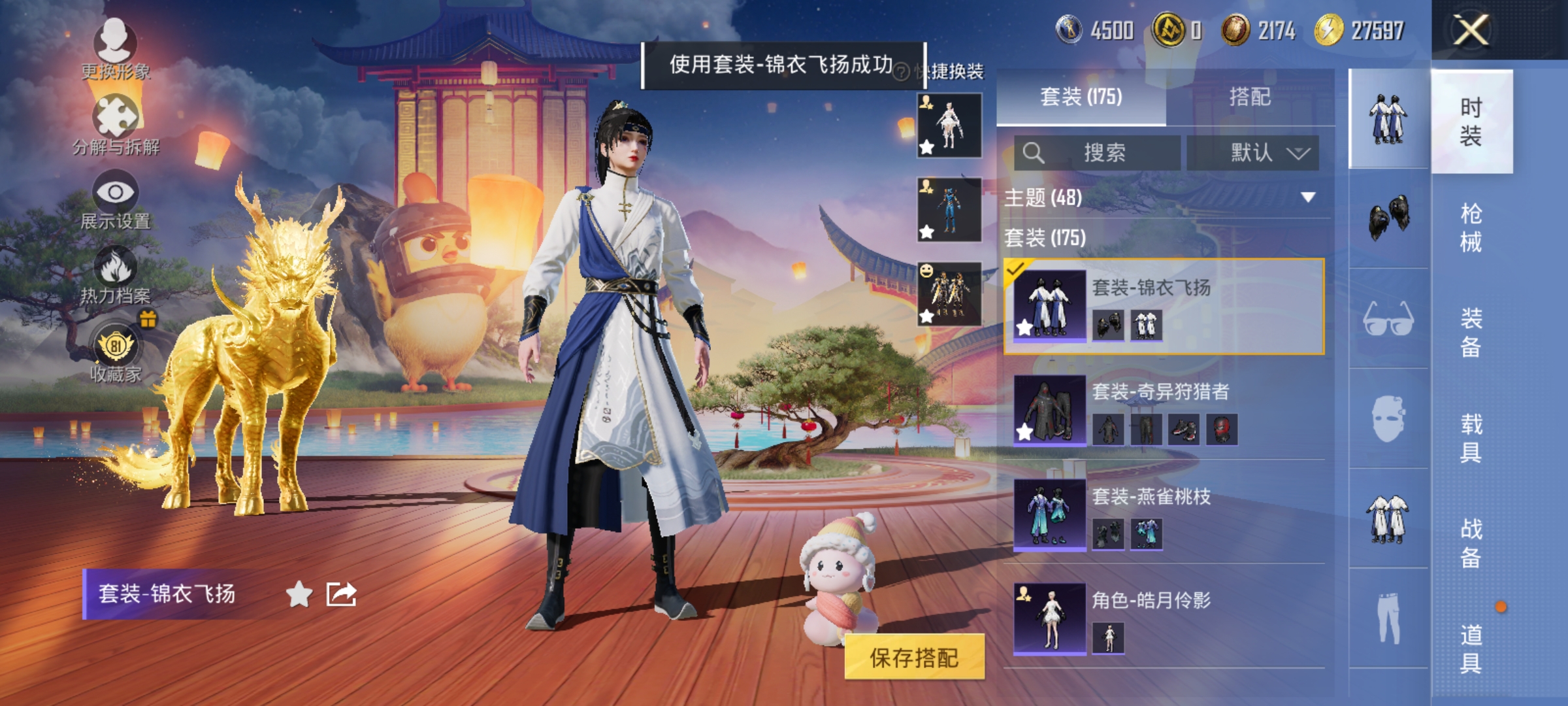Select the gloves category in right sidebar
The width and height of the screenshot is (1568, 706).
[x=1388, y=216]
